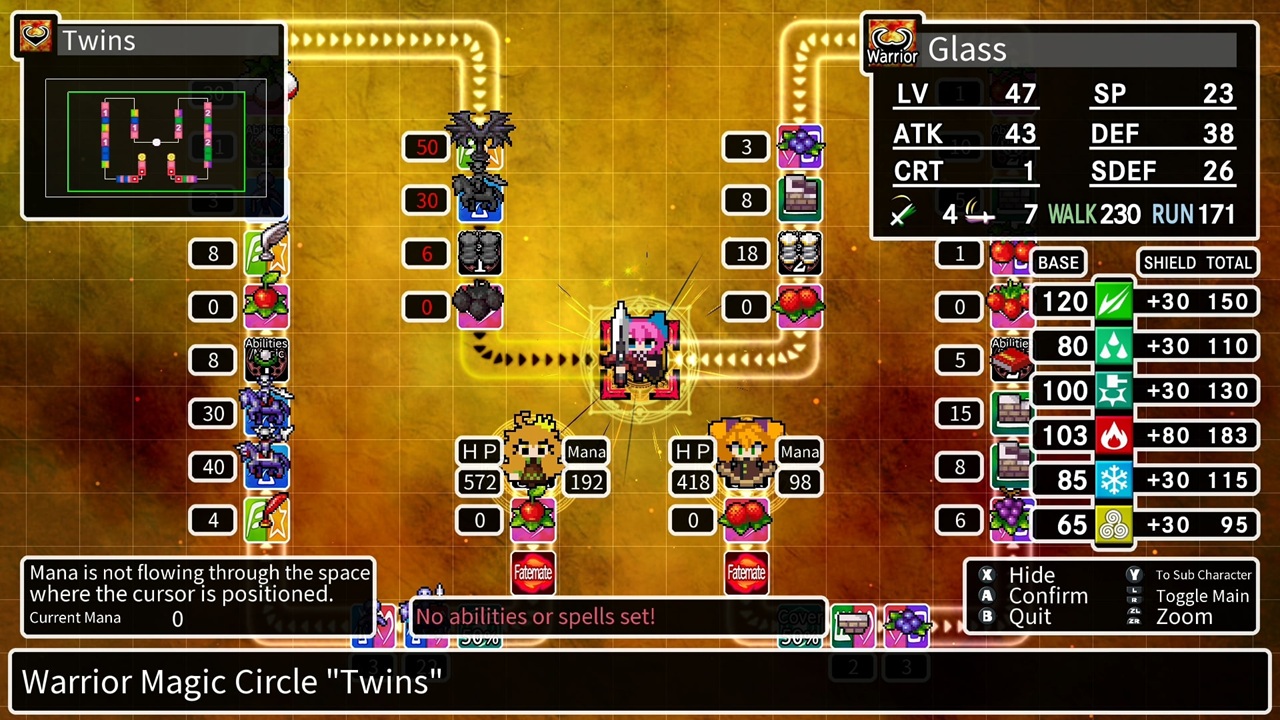The width and height of the screenshot is (1280, 720).
Task: Pick the purple horse tile valued 40
Action: pyautogui.click(x=267, y=466)
